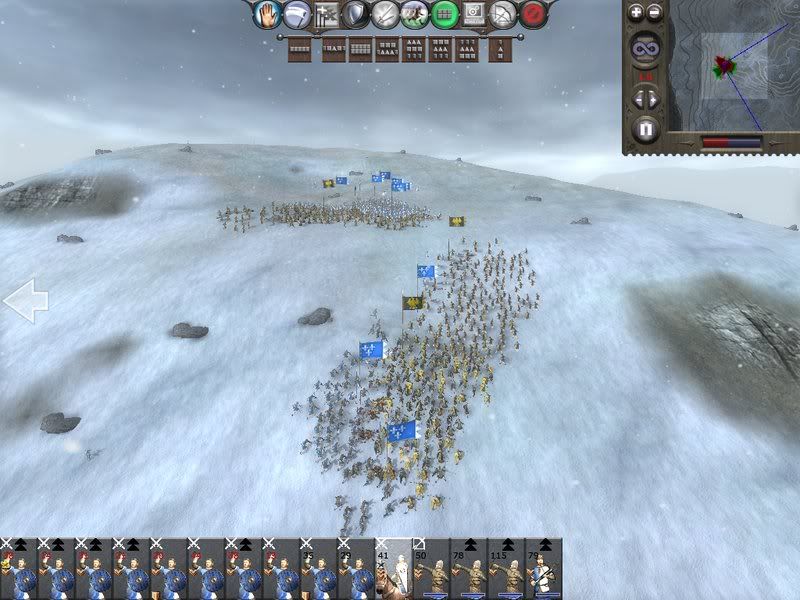Increase game speed with the plus arrow
800x600 pixels.
tap(655, 99)
